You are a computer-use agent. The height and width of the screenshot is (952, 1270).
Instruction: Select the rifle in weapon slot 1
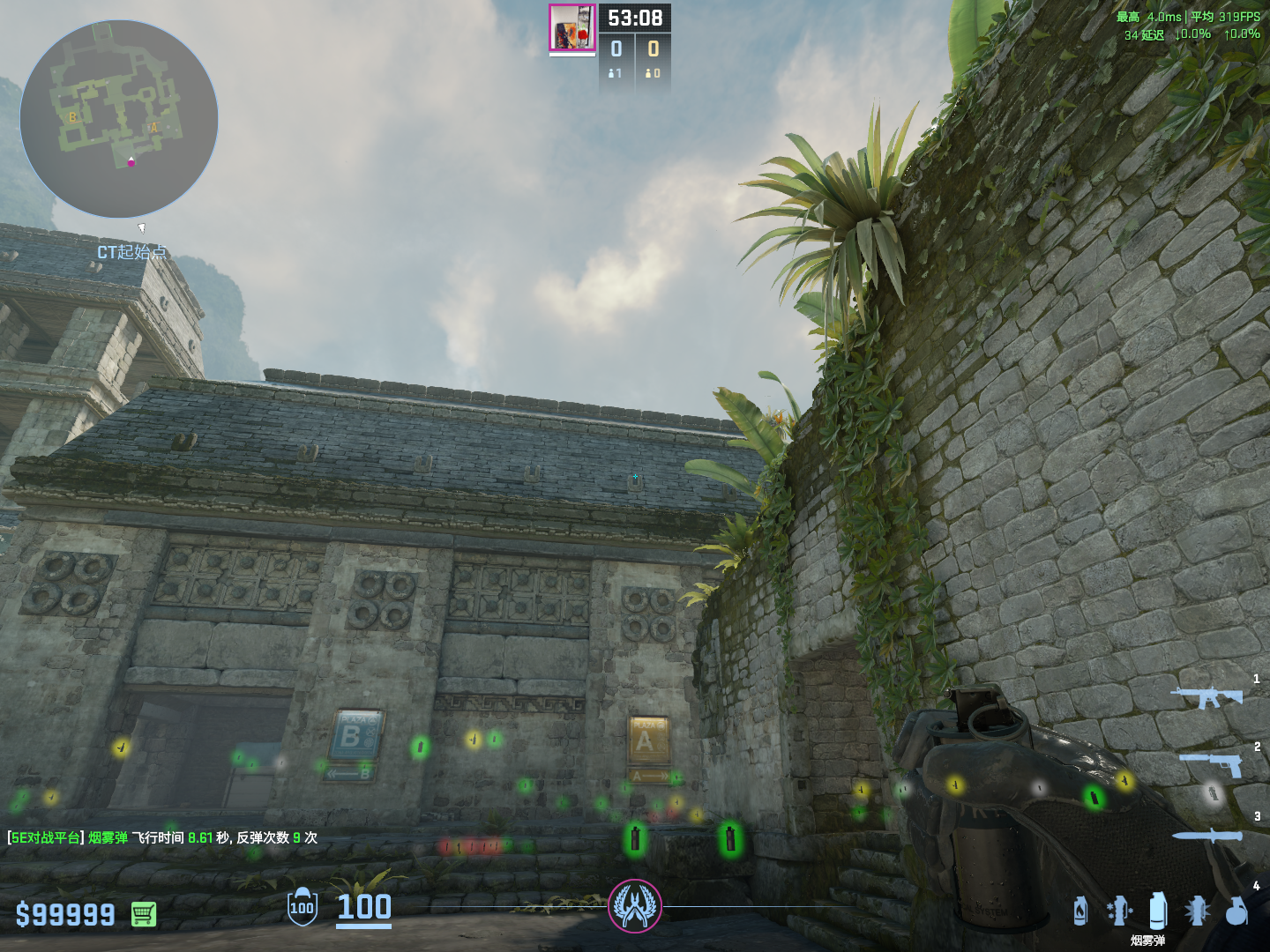pos(1206,697)
